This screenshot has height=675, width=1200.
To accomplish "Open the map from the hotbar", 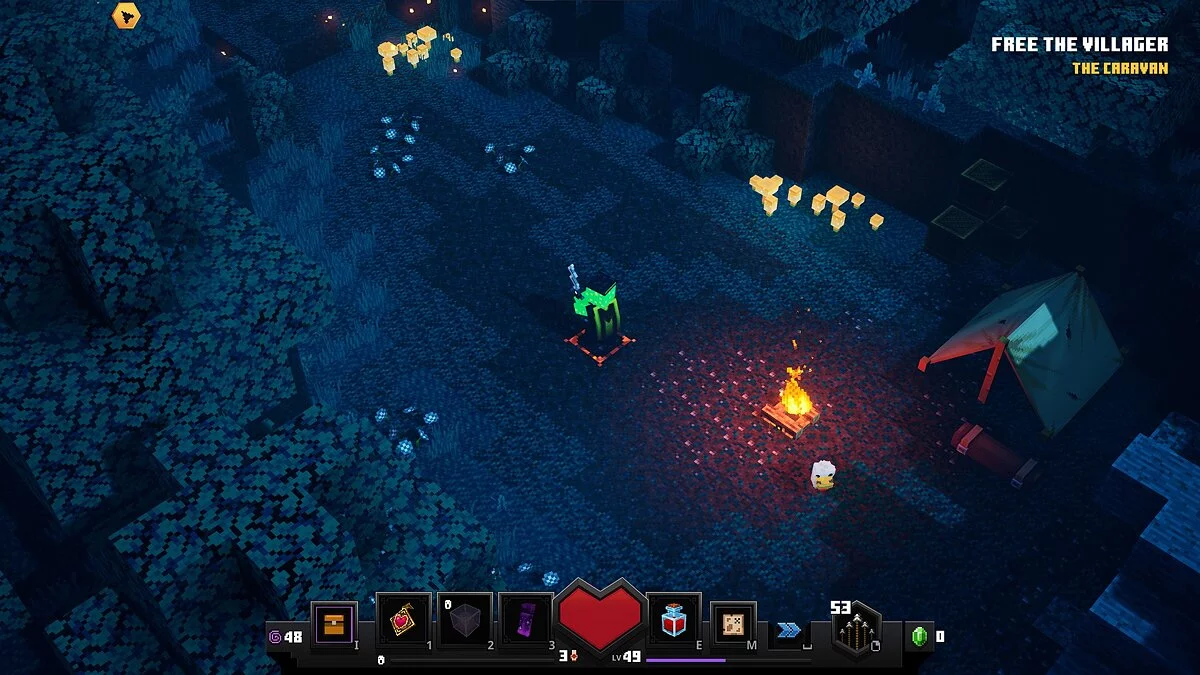I will tap(733, 624).
